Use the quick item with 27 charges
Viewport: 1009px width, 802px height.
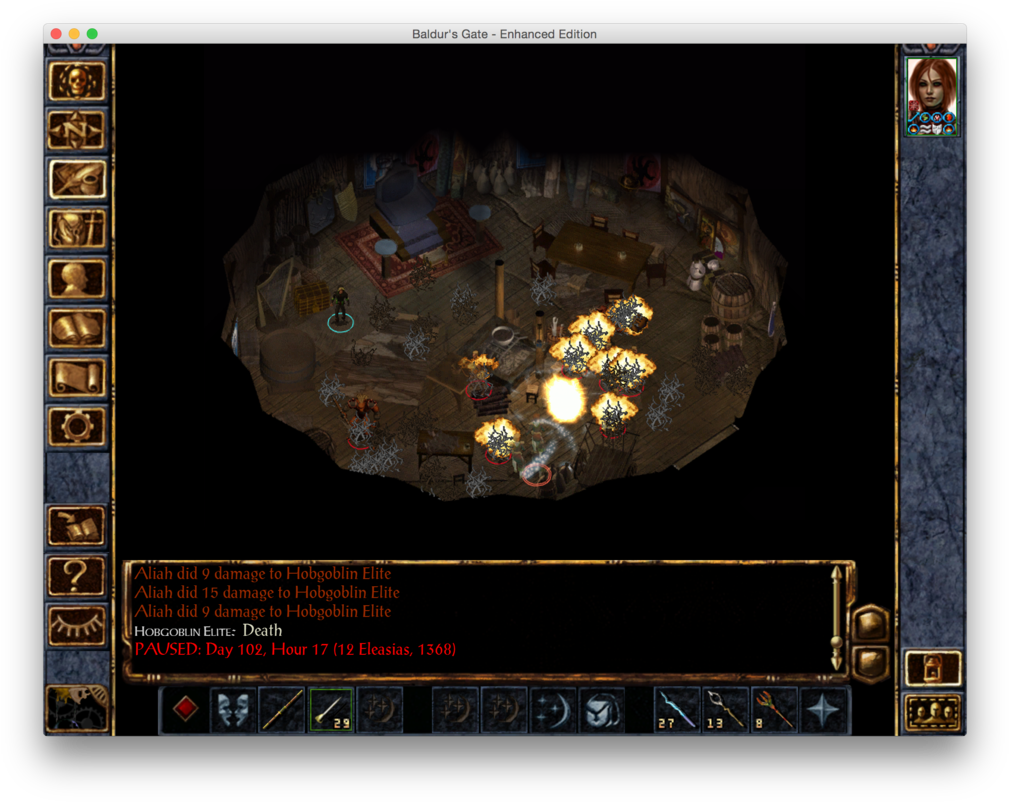click(x=679, y=710)
